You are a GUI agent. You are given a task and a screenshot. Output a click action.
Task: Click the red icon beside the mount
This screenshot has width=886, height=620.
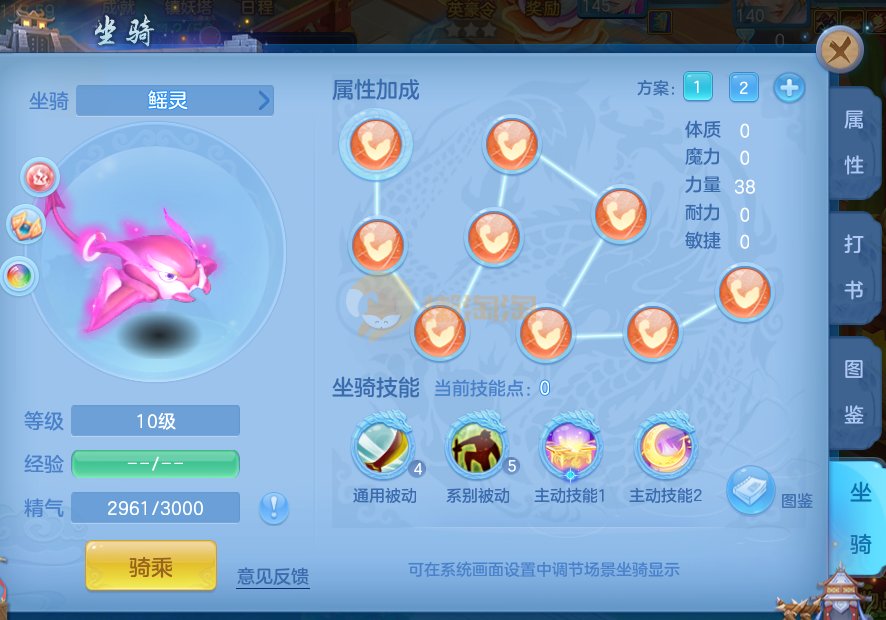pyautogui.click(x=40, y=177)
